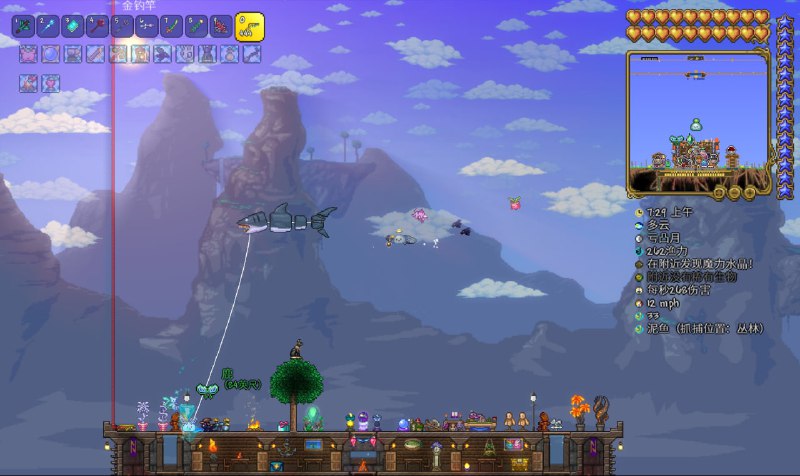Select the green item in hotbar slot 8

[x=196, y=25]
